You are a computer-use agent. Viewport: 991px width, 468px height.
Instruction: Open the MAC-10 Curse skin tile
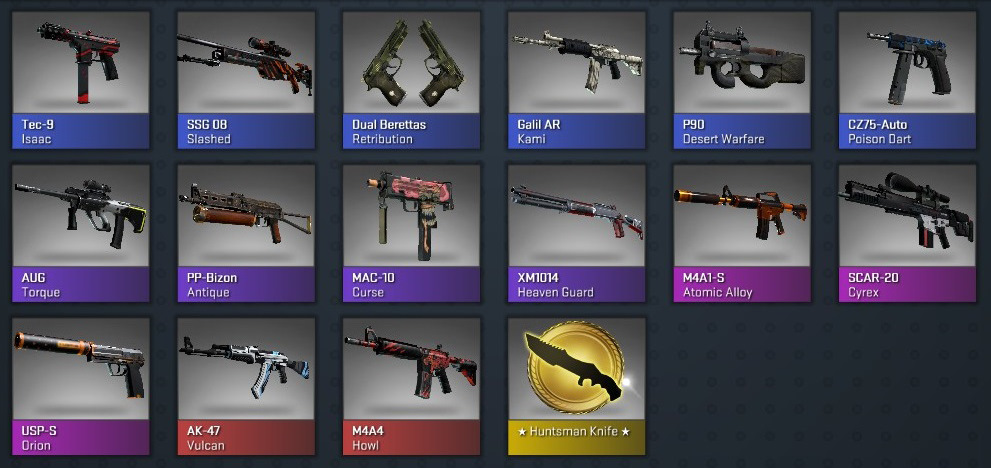point(411,233)
